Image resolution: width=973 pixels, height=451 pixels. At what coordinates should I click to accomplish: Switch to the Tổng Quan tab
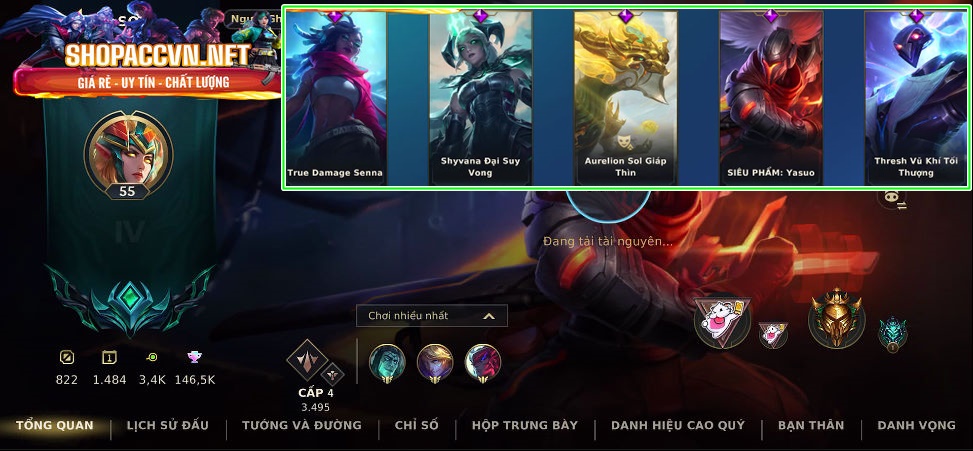[54, 426]
